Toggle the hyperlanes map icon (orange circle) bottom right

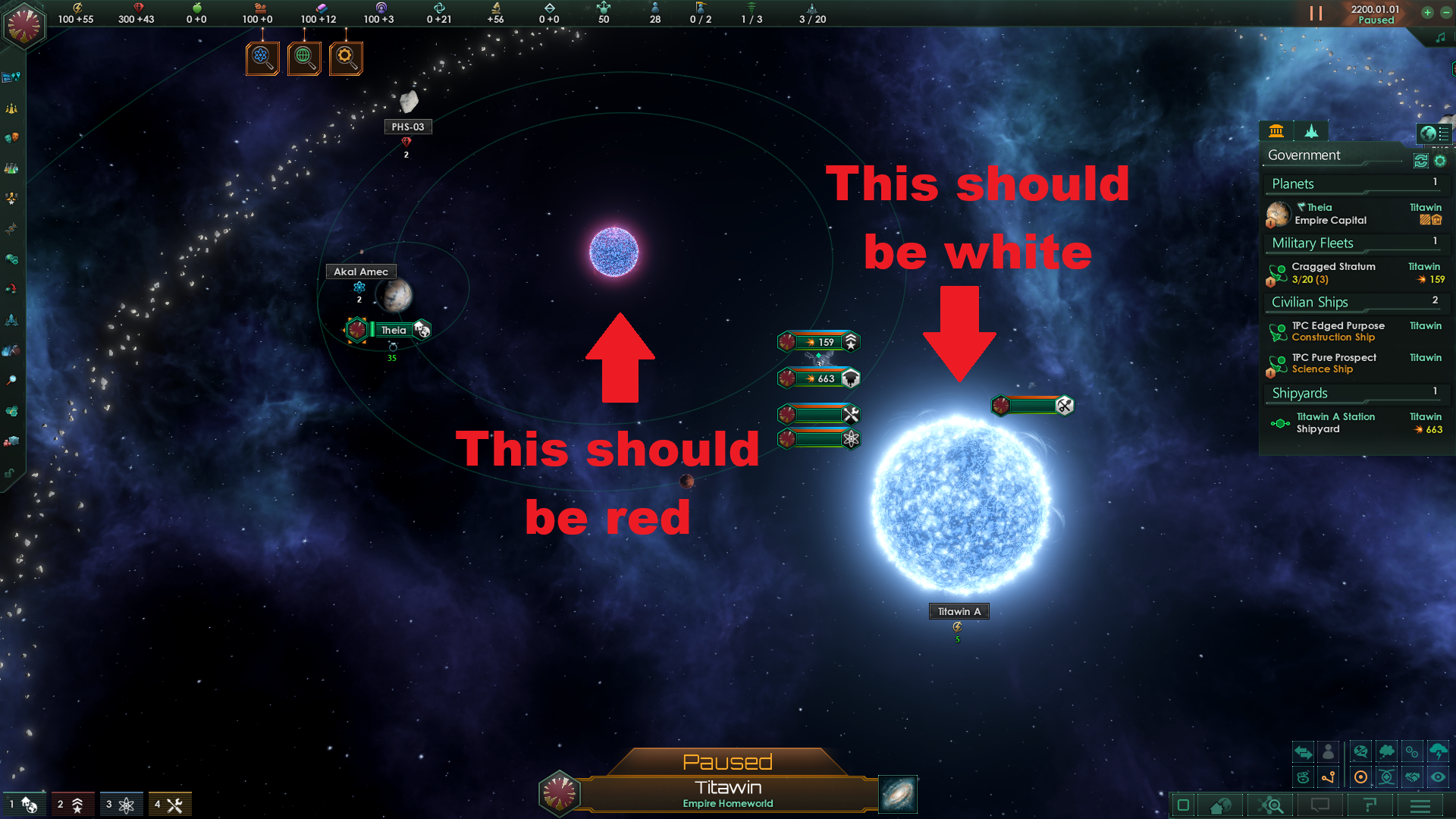[x=1360, y=777]
